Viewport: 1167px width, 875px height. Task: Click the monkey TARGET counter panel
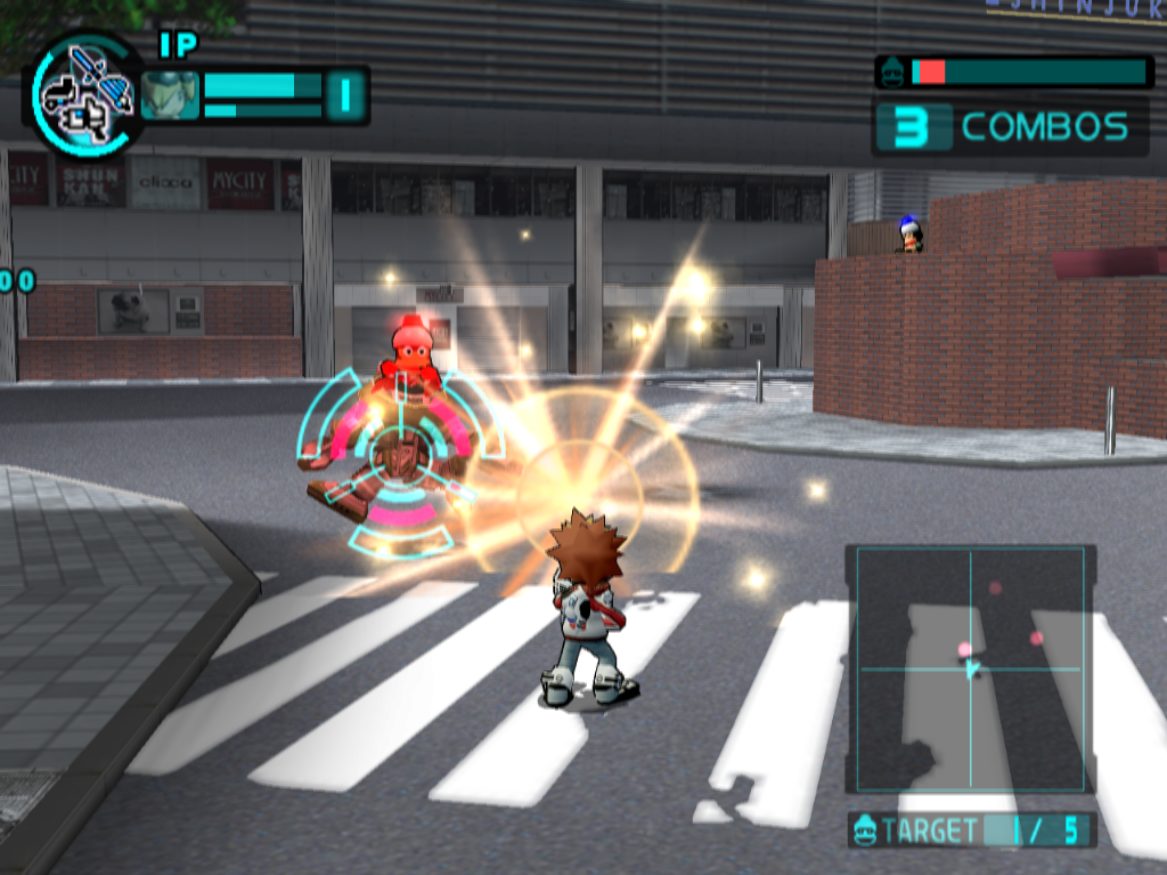tap(972, 830)
